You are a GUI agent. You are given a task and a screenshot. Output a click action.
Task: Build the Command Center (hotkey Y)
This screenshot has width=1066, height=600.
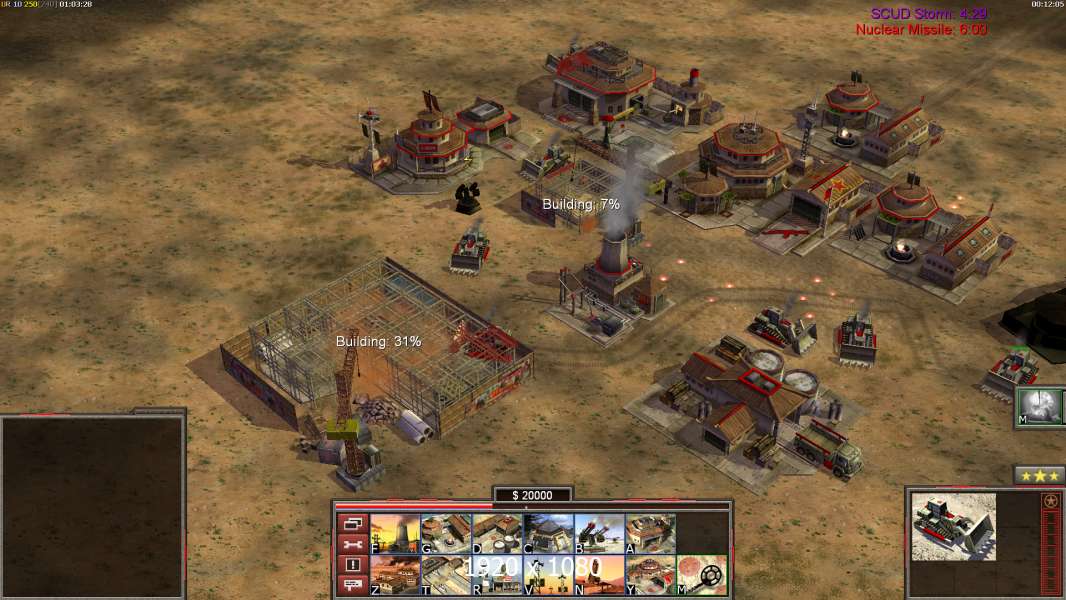point(650,575)
